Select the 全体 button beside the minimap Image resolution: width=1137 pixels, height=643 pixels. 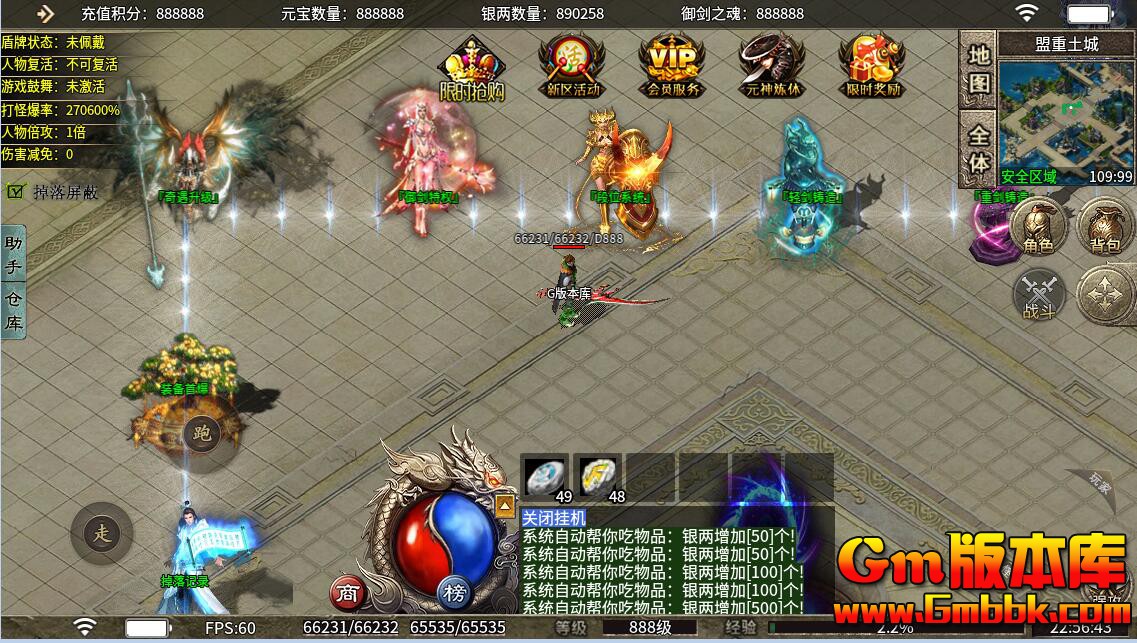[979, 147]
